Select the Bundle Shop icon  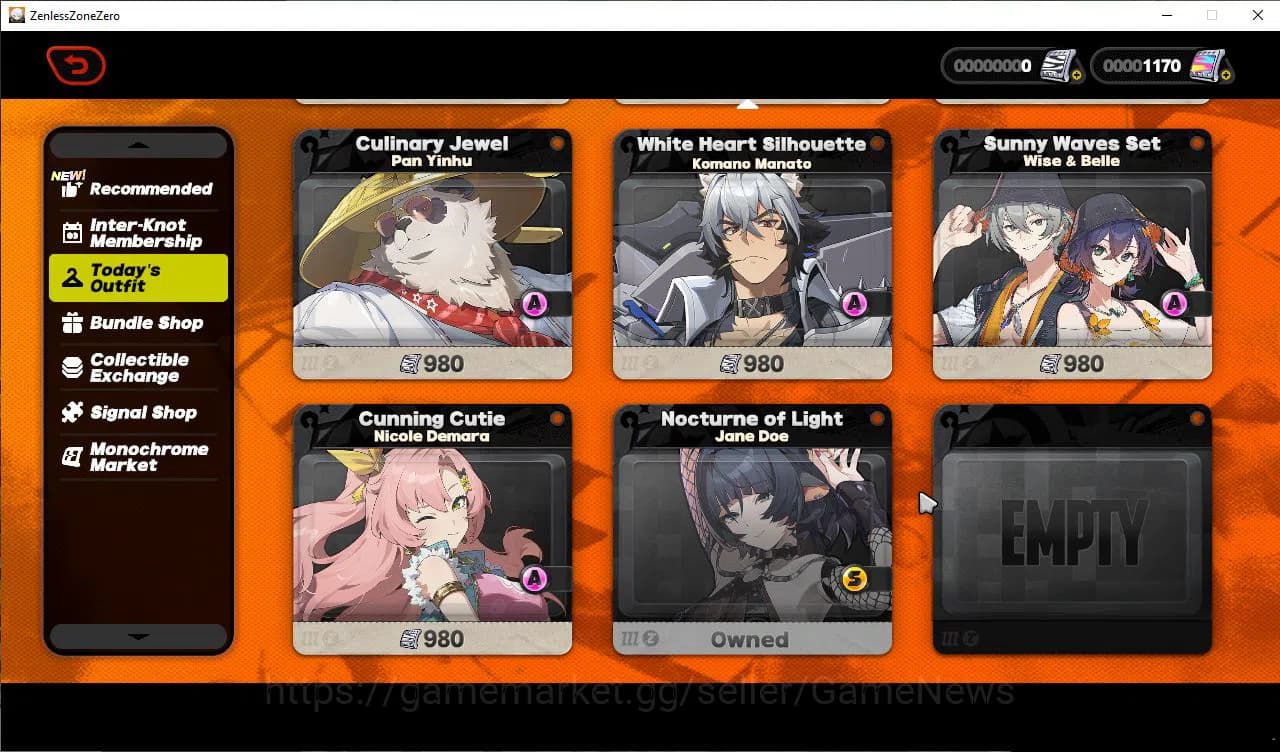71,323
